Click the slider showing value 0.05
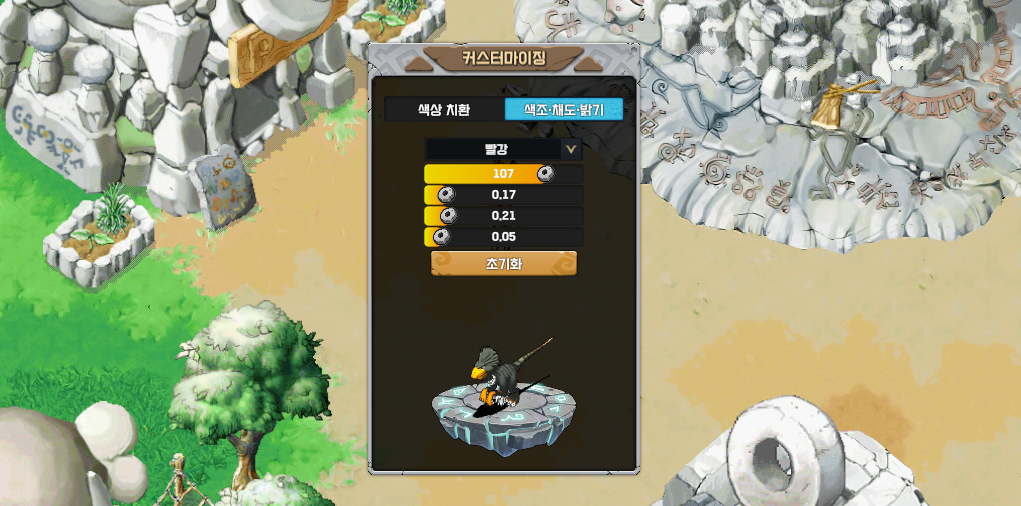Viewport: 1021px width, 506px height. (x=503, y=237)
